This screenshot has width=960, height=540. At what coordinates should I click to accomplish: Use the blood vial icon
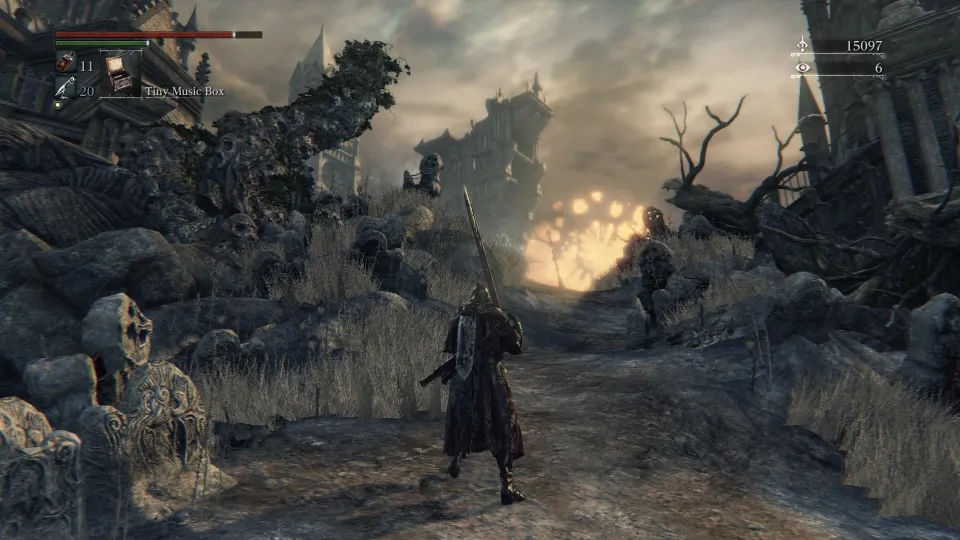(64, 63)
